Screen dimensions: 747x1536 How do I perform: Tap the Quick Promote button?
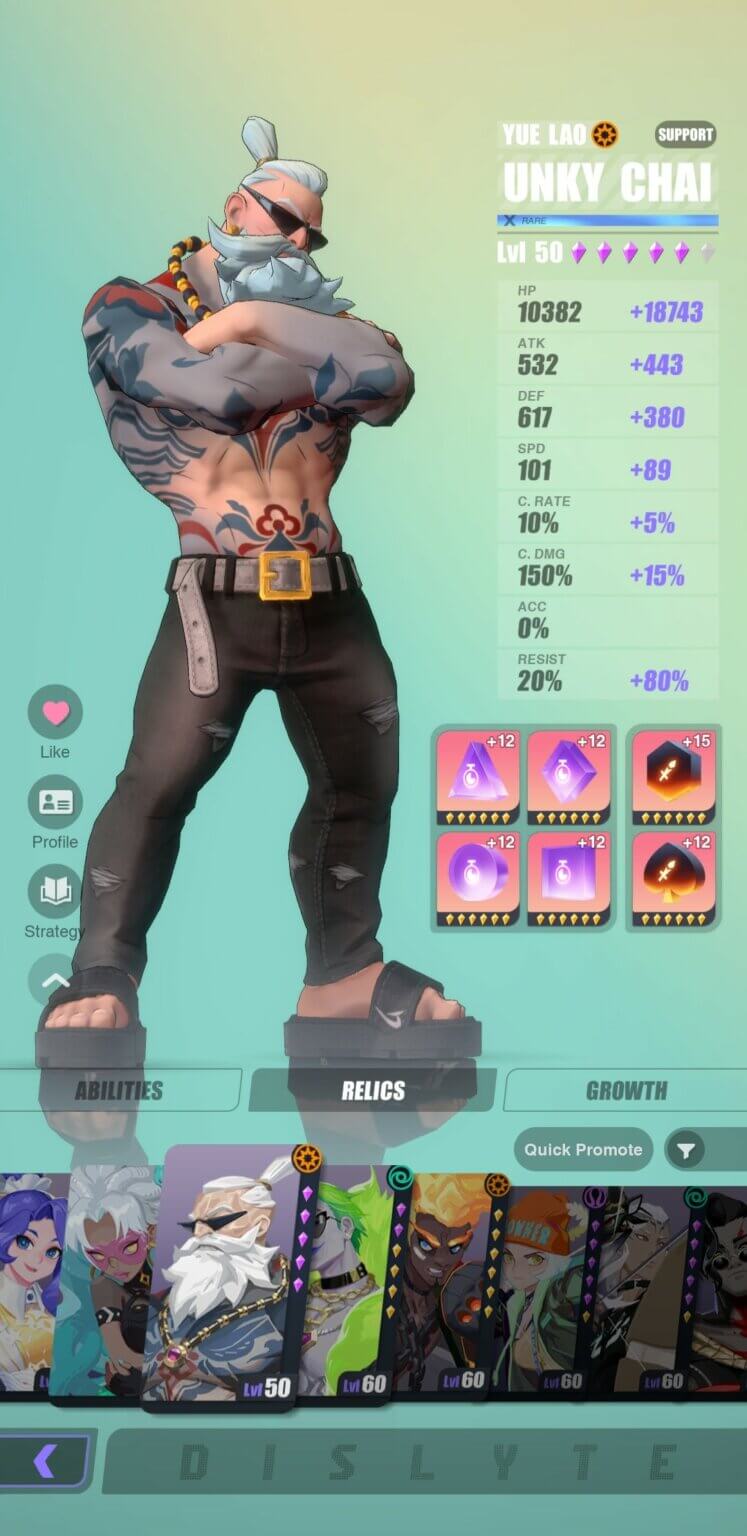click(583, 1150)
